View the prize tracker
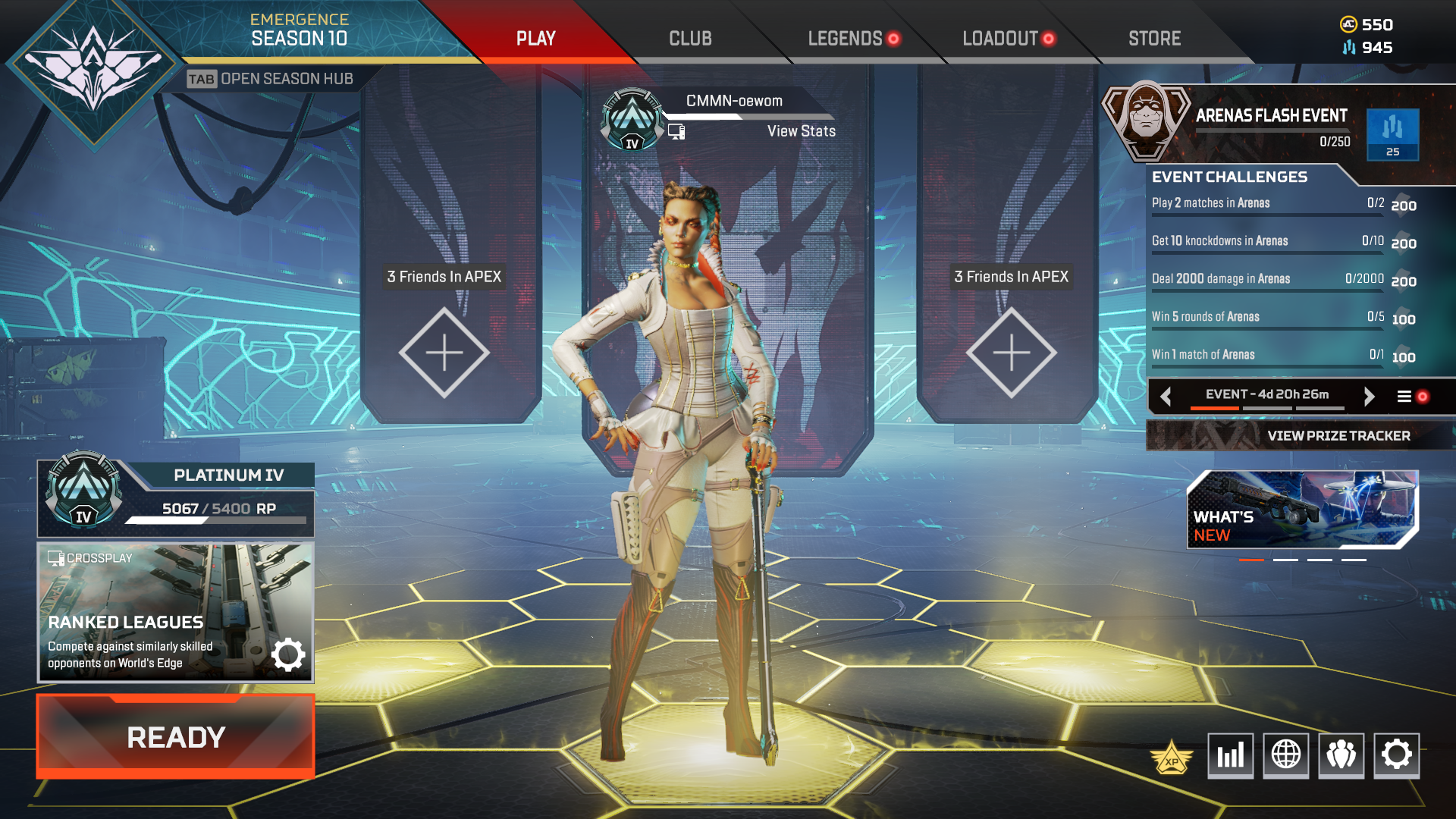1456x819 pixels. click(1338, 436)
